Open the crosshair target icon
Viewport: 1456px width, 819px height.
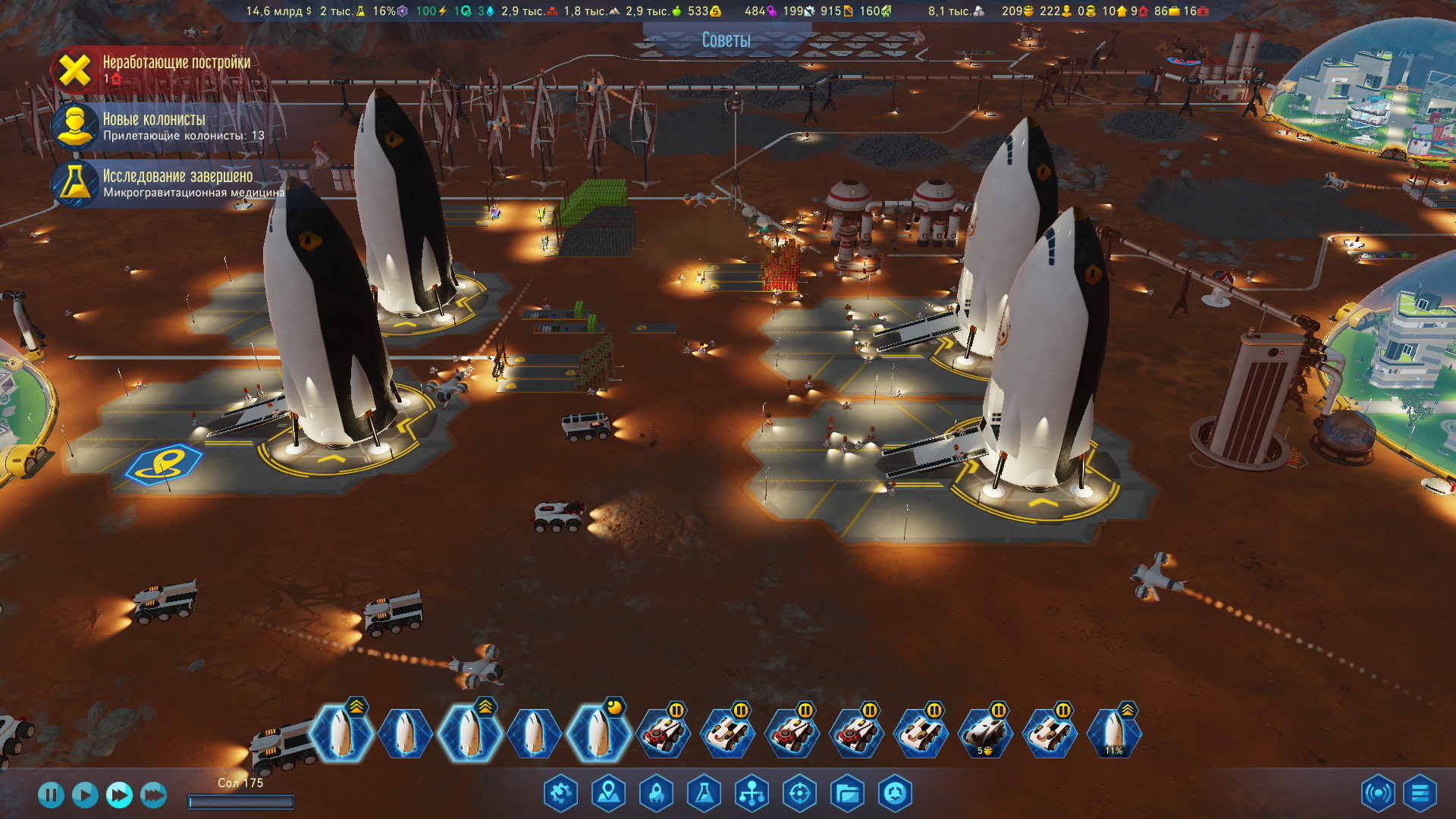pos(799,794)
